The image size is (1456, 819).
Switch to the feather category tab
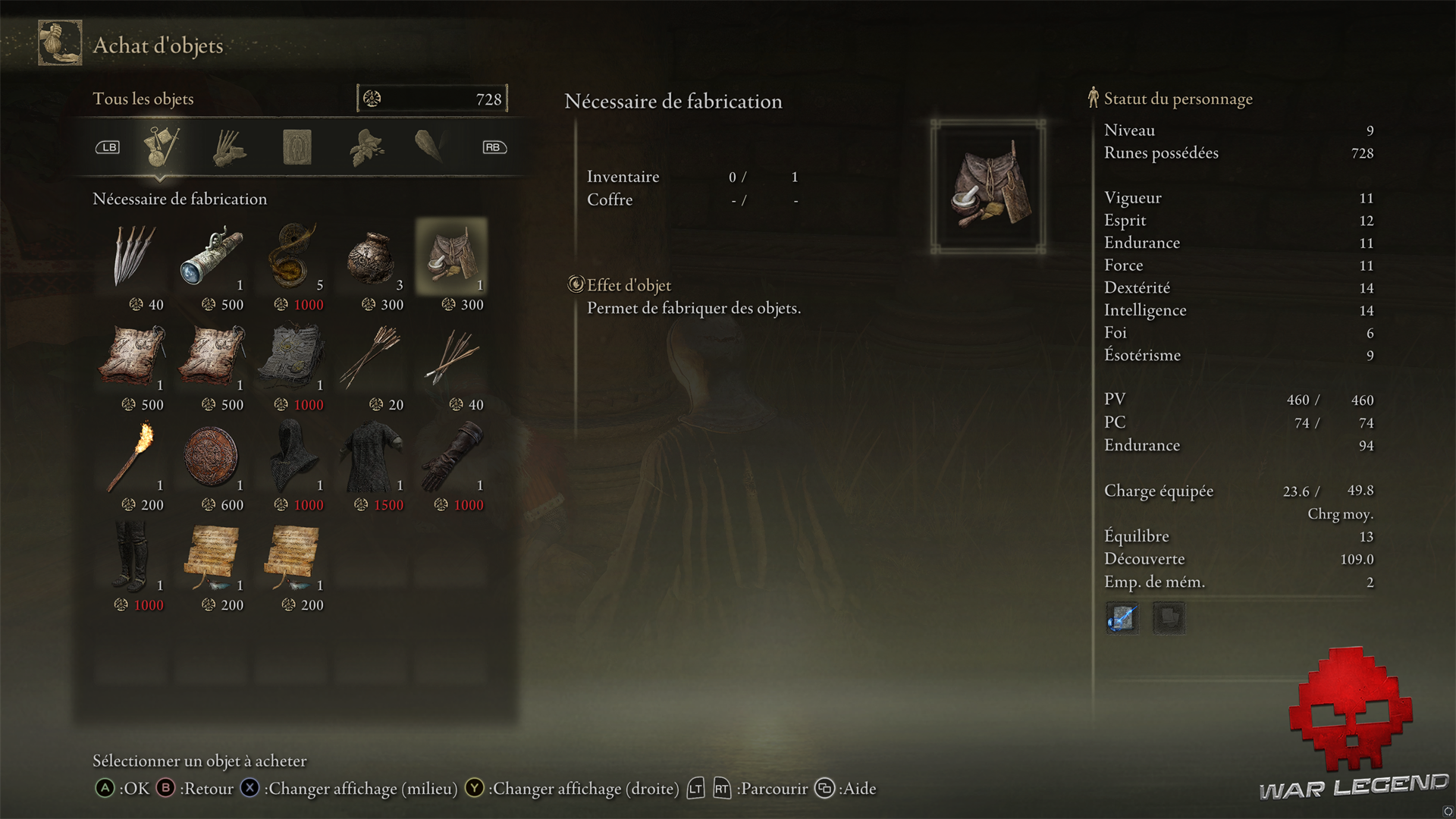(x=430, y=146)
